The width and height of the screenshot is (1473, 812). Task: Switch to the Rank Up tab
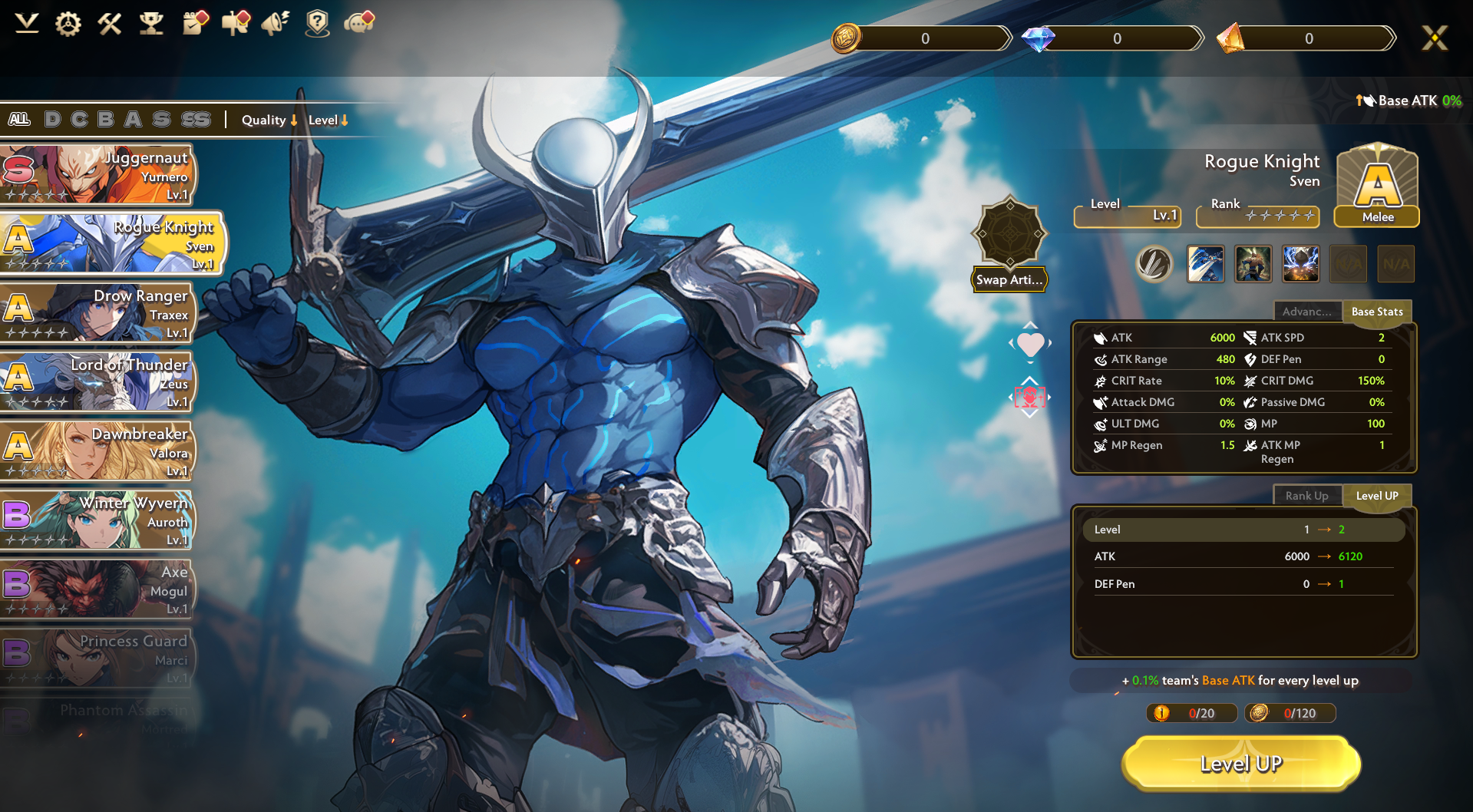click(1306, 496)
